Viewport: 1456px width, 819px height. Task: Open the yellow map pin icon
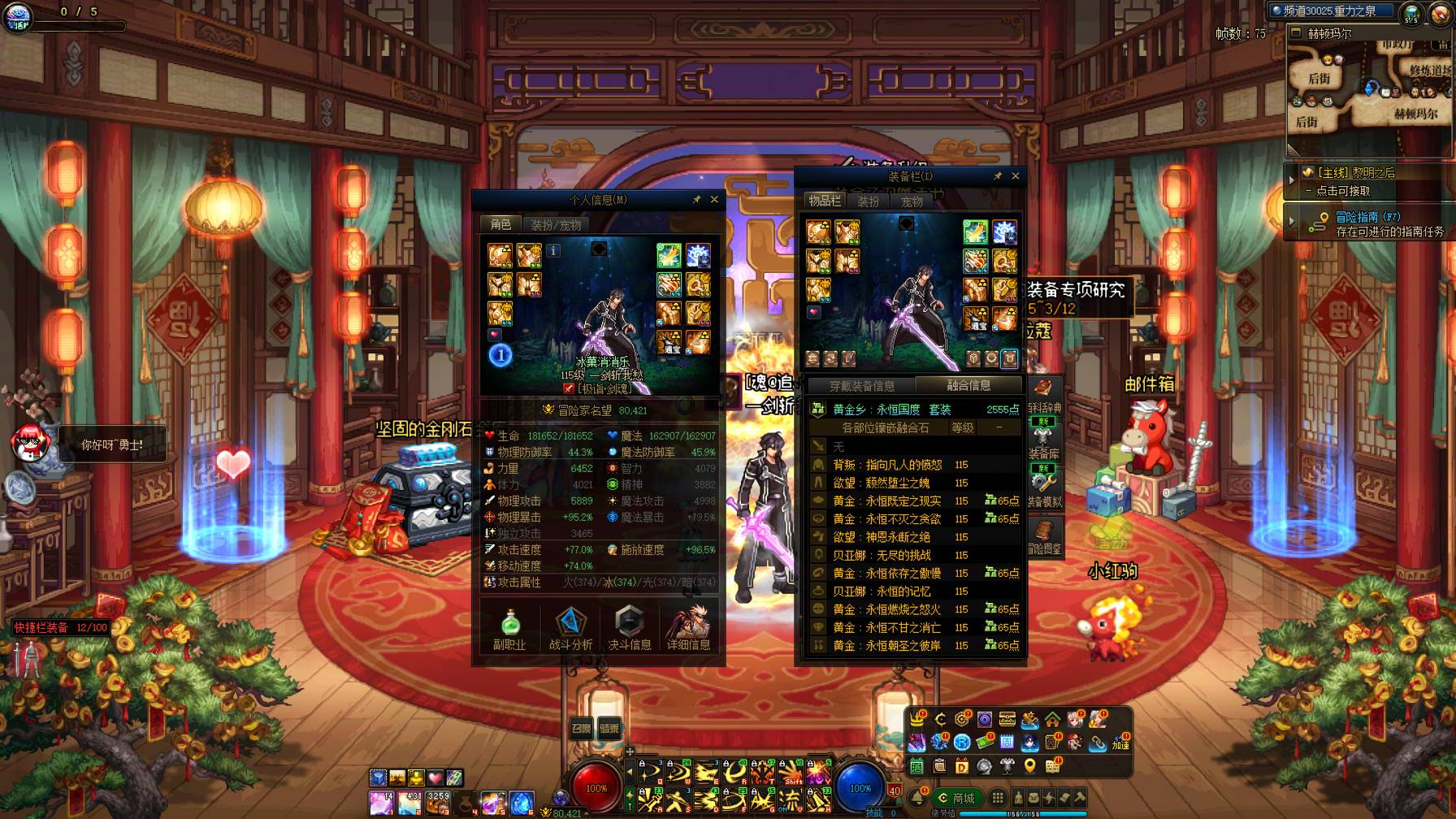[x=1029, y=765]
